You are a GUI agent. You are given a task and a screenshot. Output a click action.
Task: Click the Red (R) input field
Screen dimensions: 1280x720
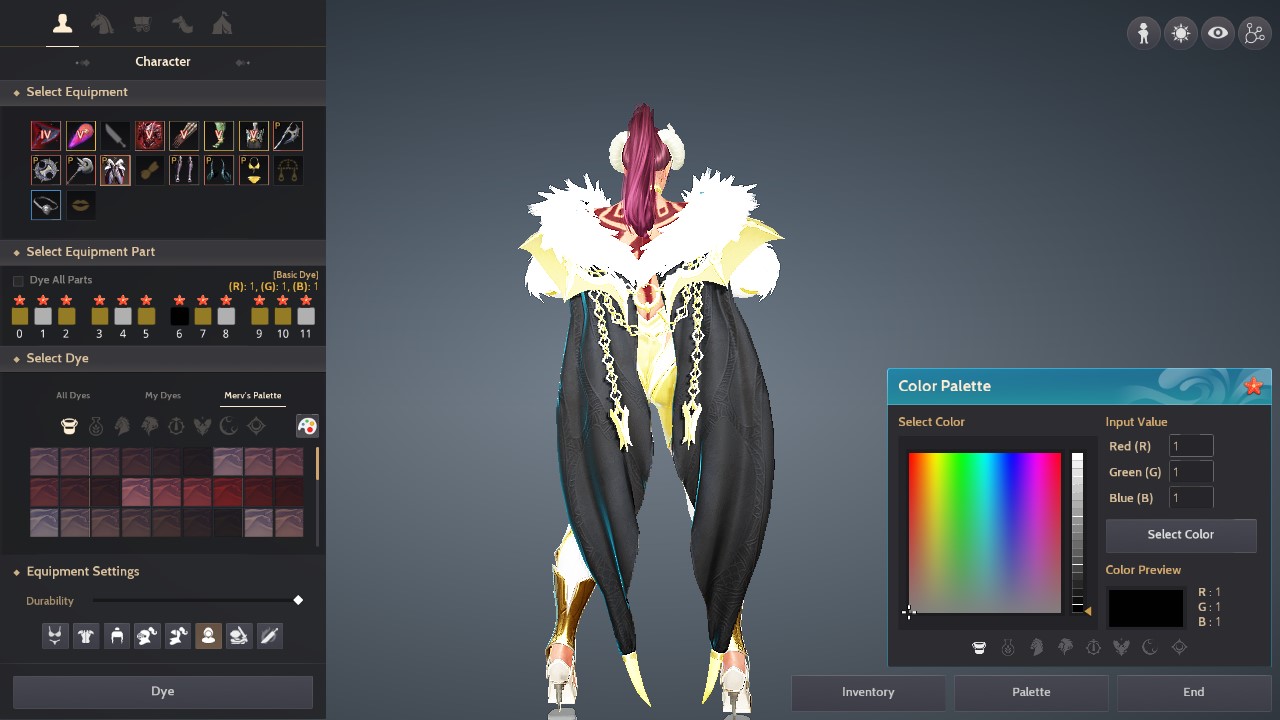(1191, 445)
